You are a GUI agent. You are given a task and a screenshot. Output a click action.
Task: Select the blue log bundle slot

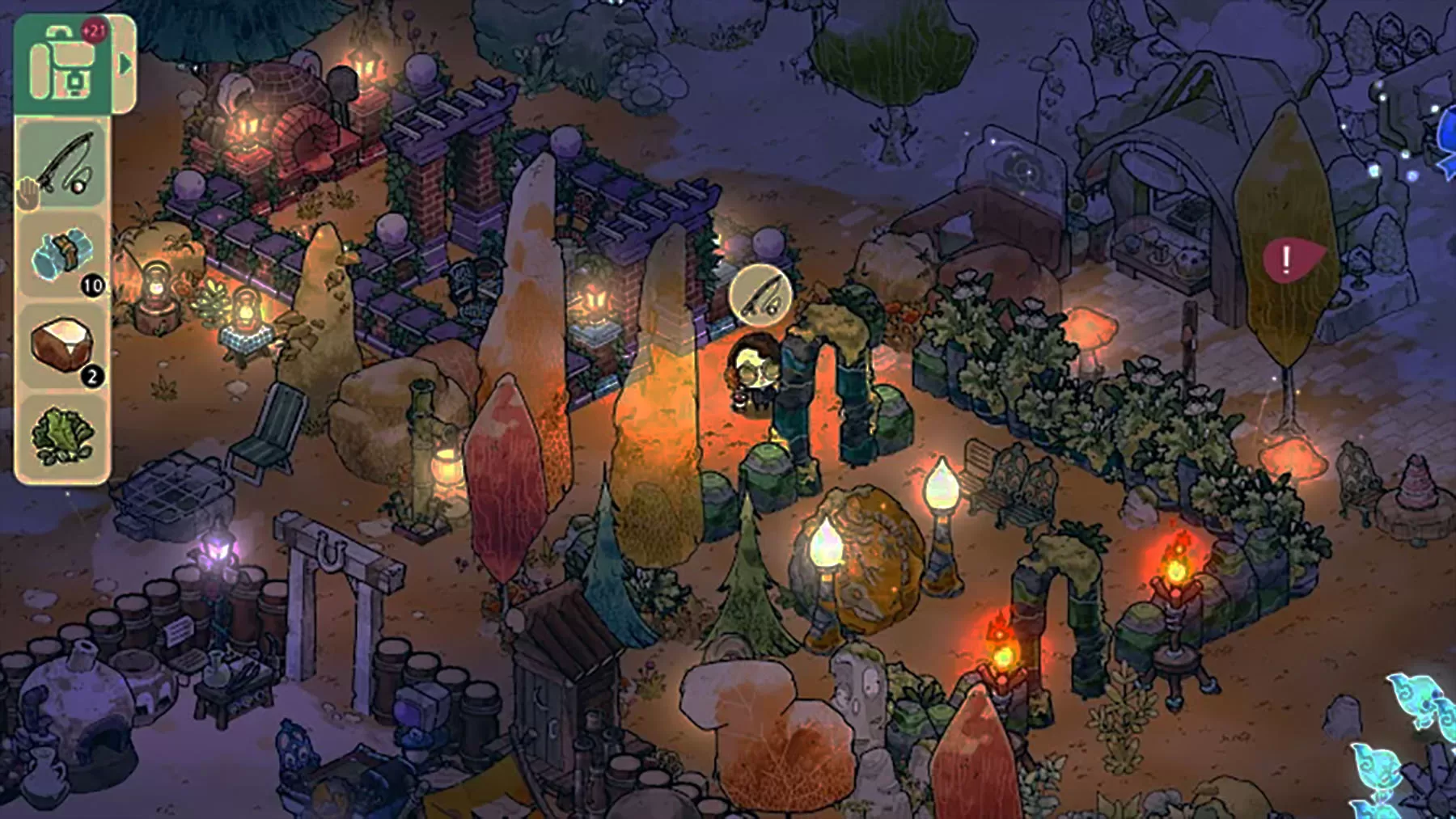point(63,256)
